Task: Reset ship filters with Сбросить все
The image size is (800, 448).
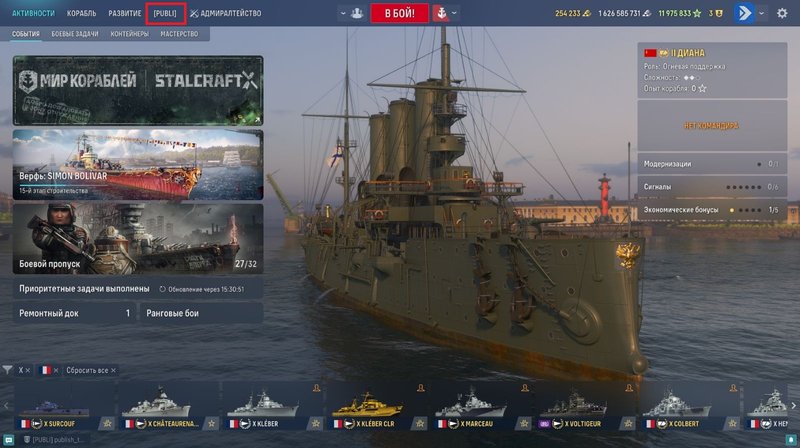Action: (x=90, y=370)
